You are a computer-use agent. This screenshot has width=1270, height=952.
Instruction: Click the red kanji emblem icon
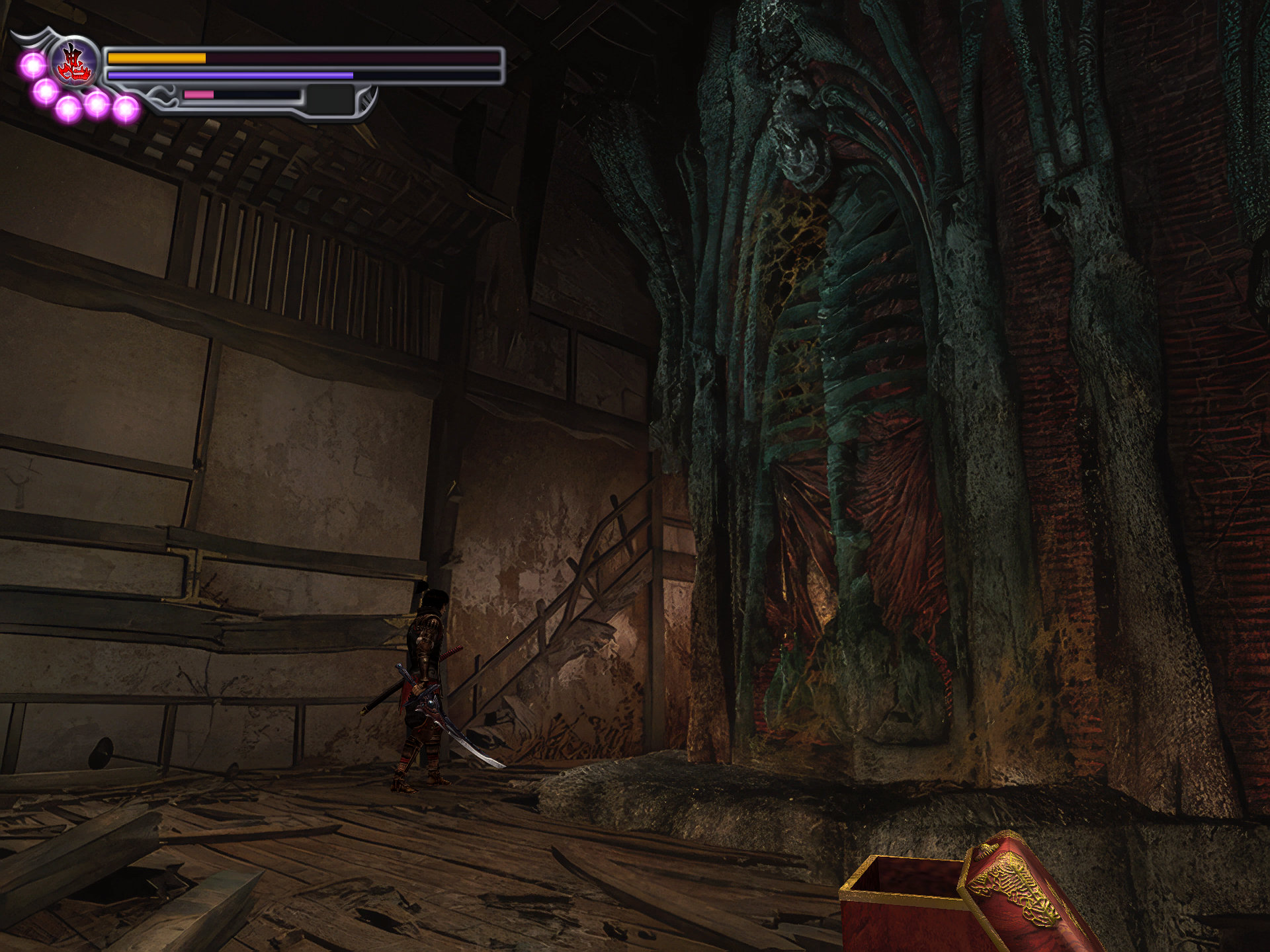(74, 63)
